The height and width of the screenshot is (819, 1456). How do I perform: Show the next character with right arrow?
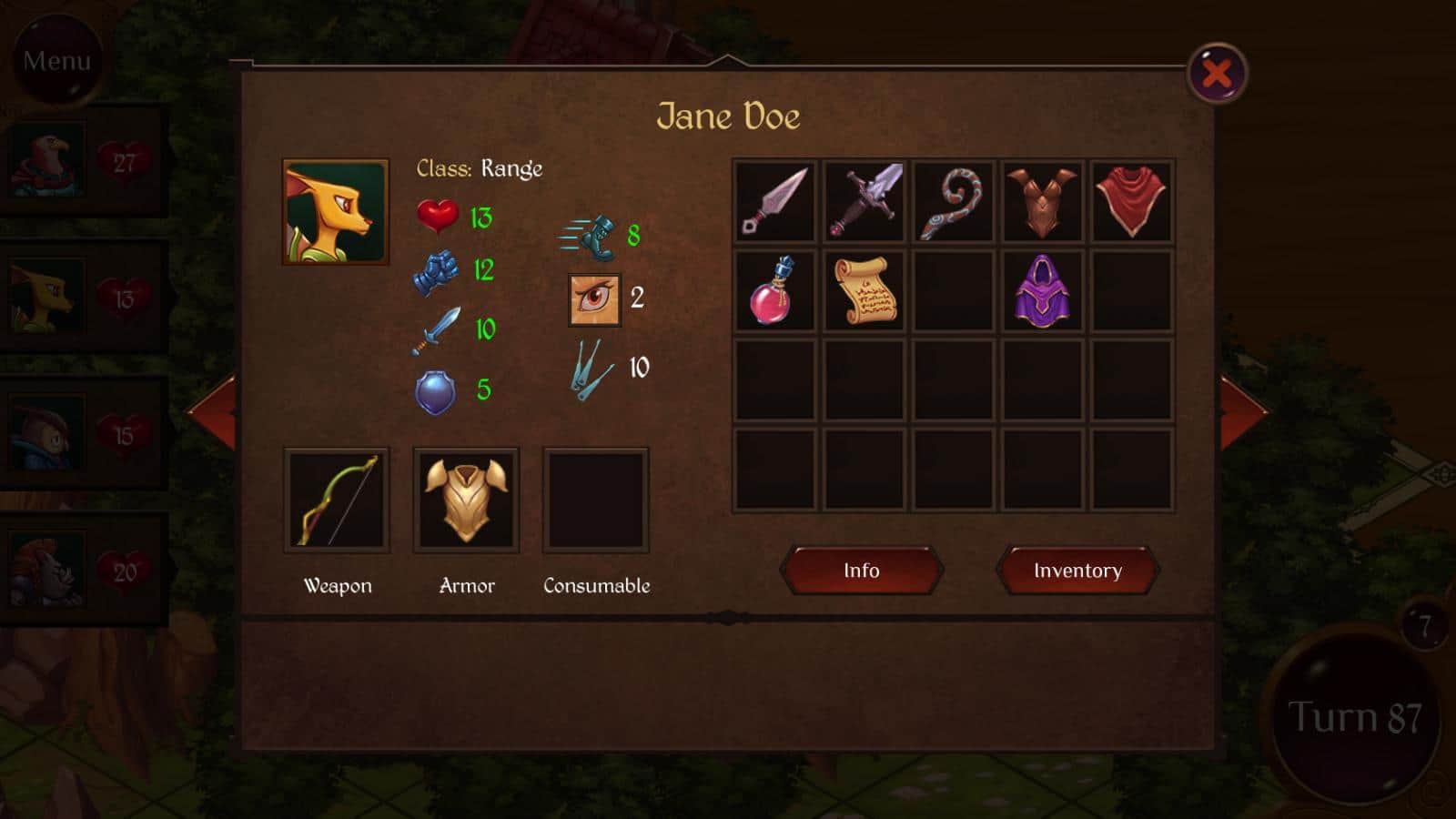click(x=1242, y=412)
